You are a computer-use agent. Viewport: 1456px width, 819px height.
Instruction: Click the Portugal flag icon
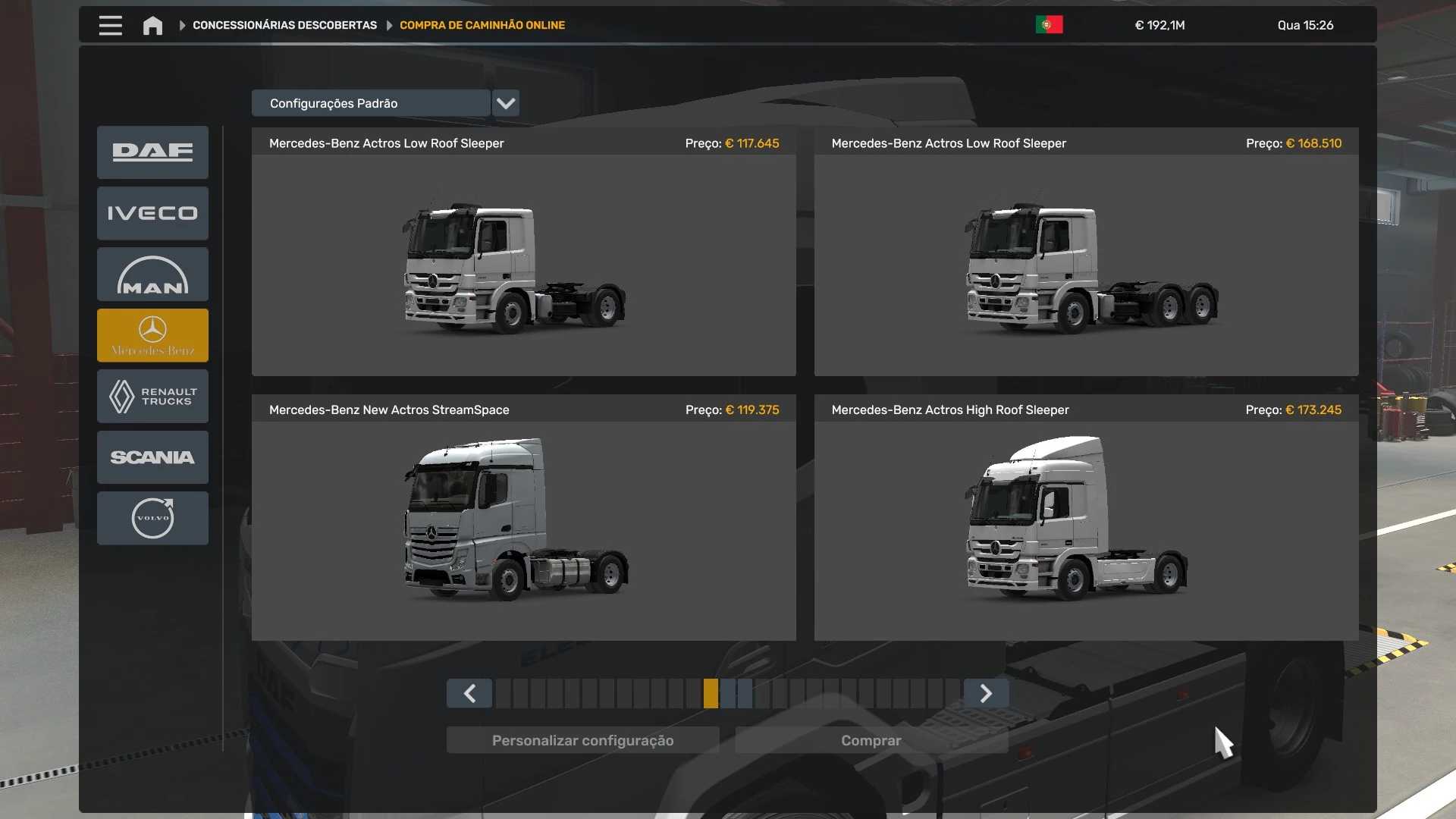coord(1049,25)
